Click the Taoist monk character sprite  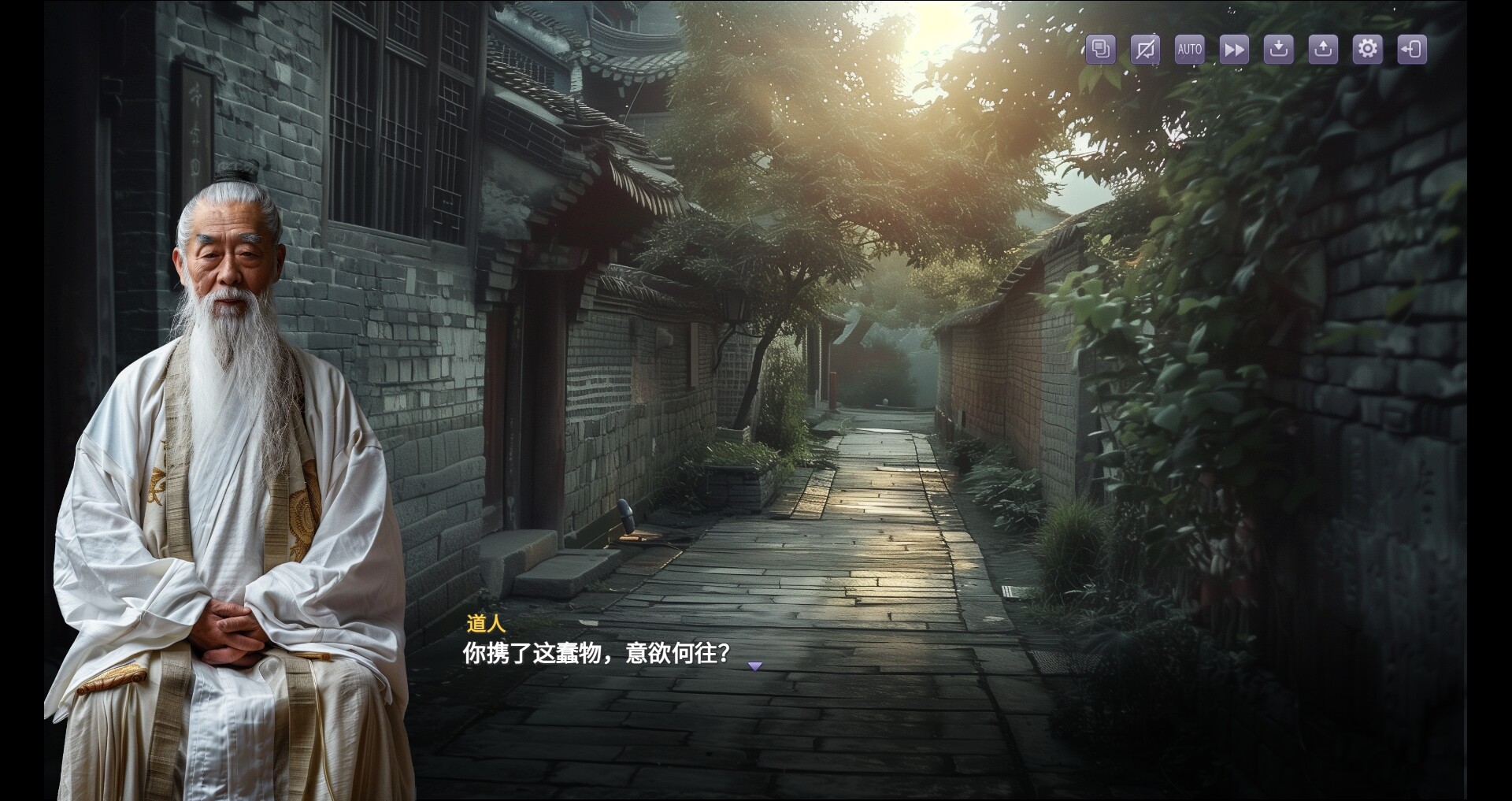coord(228,473)
